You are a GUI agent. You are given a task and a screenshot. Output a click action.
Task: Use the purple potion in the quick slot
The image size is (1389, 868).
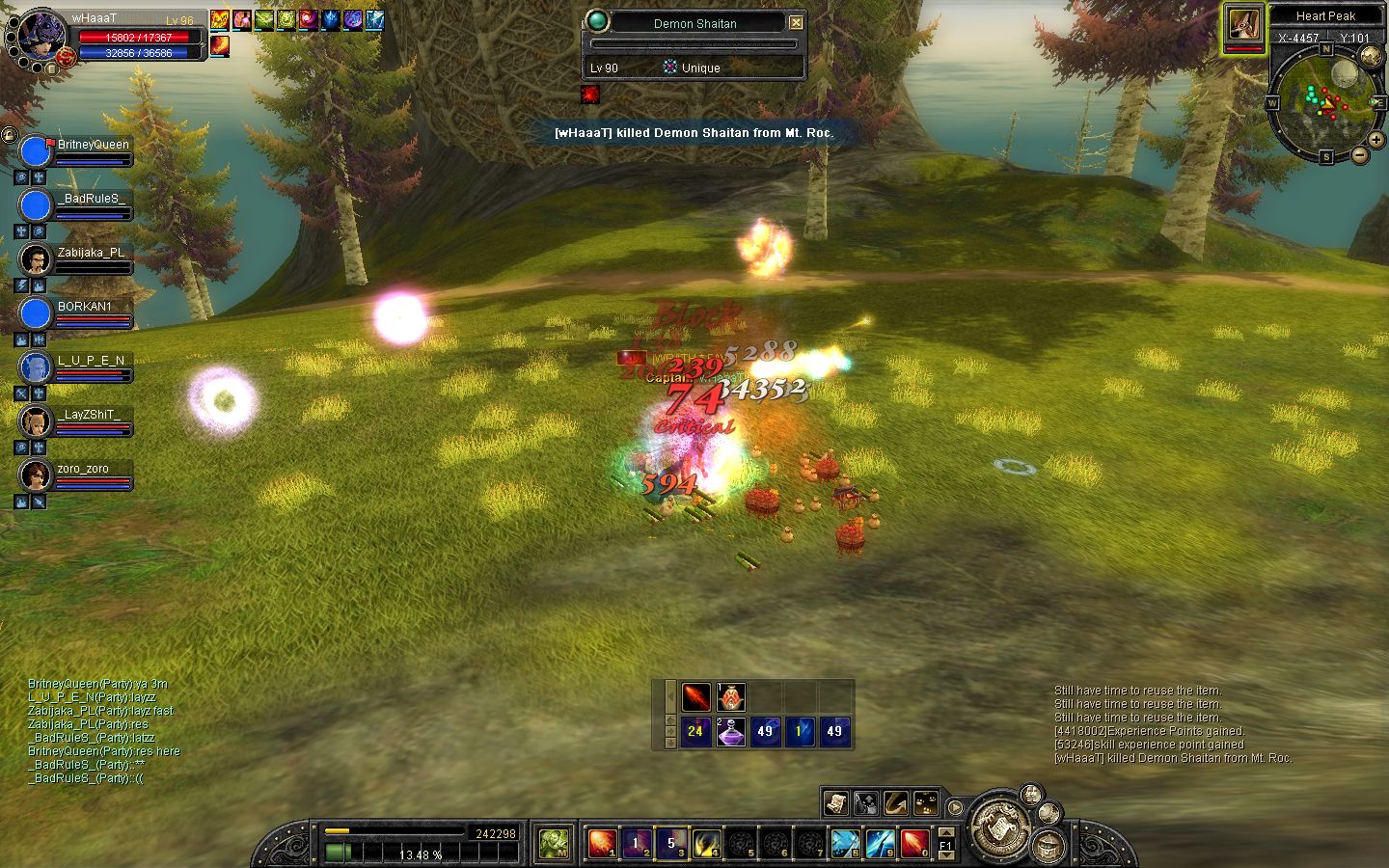[x=730, y=731]
